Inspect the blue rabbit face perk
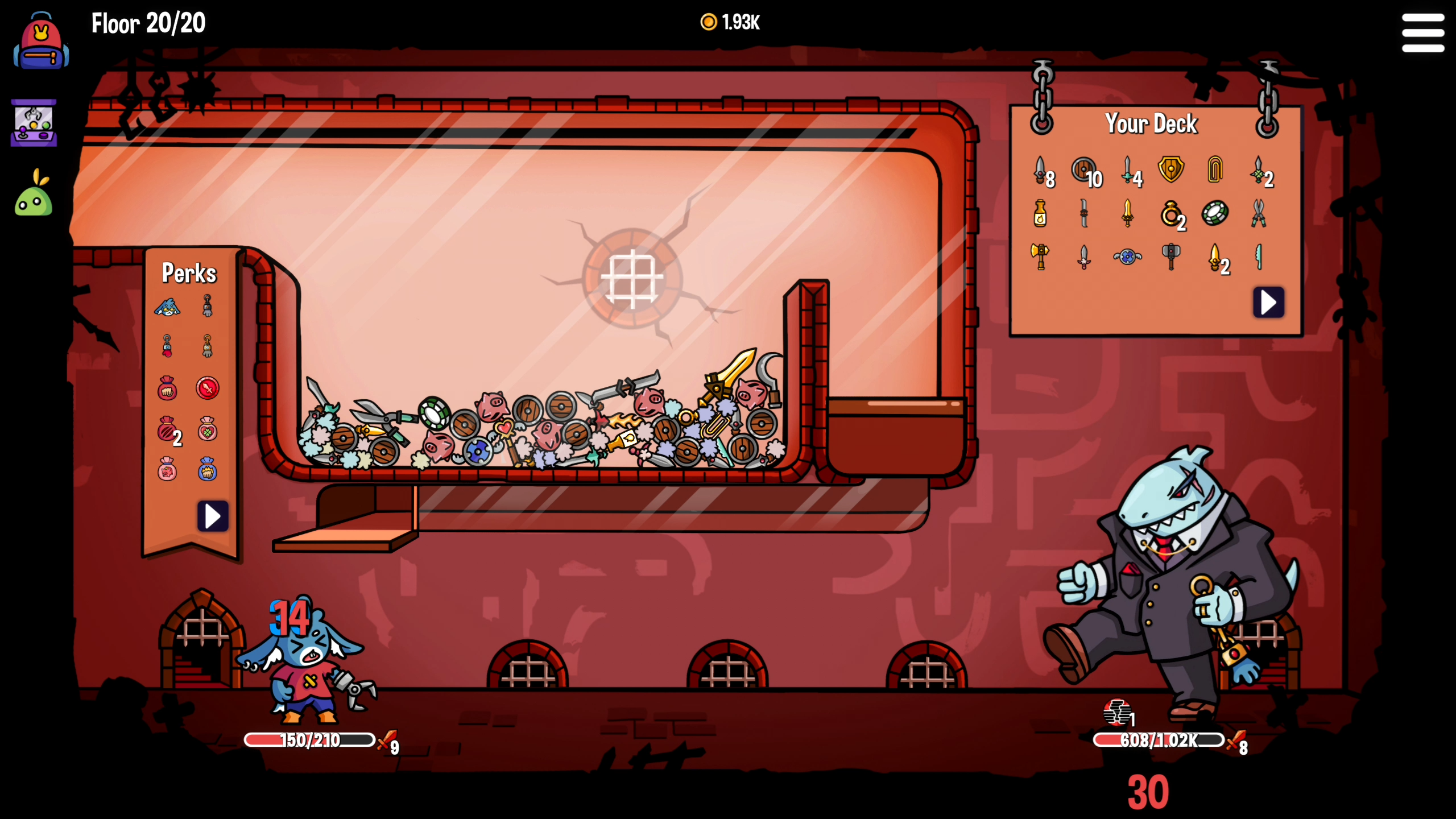The height and width of the screenshot is (819, 1456). (x=167, y=308)
